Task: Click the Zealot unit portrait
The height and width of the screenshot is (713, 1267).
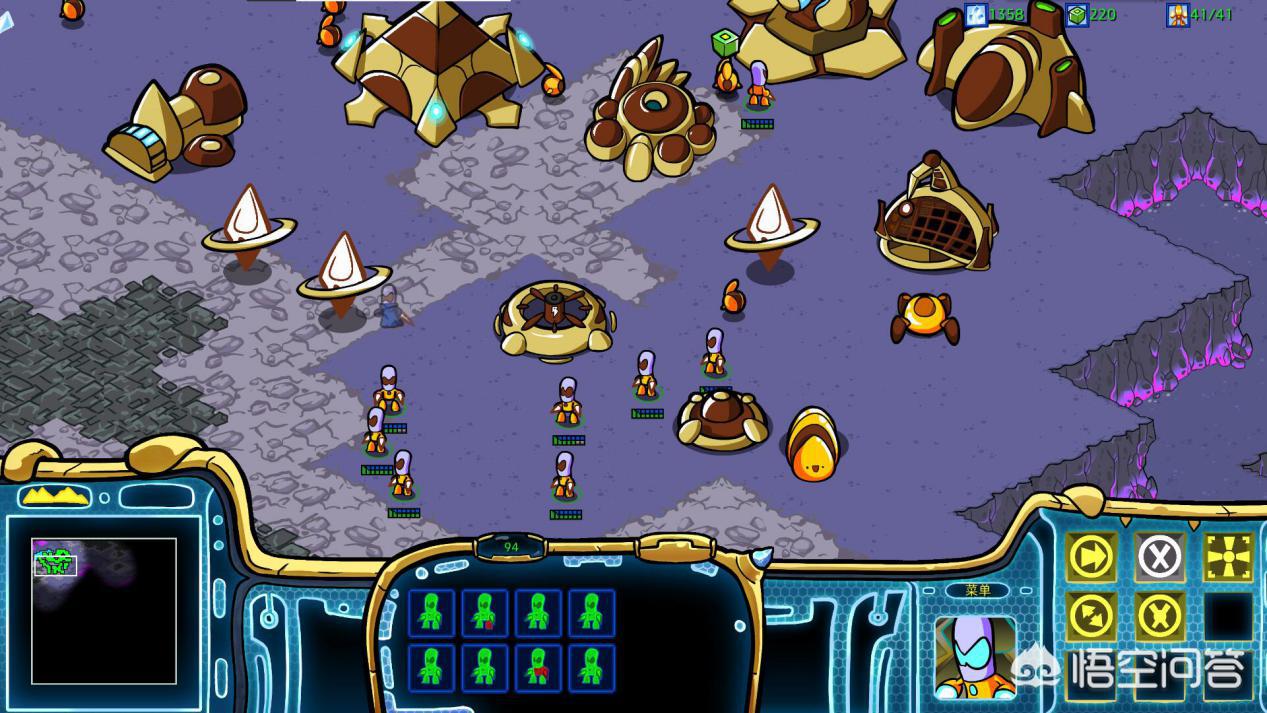Action: click(975, 656)
